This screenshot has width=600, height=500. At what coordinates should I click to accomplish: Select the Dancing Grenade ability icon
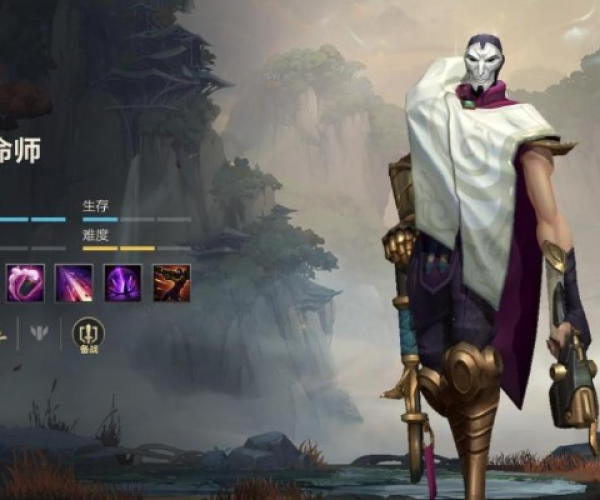(24, 283)
